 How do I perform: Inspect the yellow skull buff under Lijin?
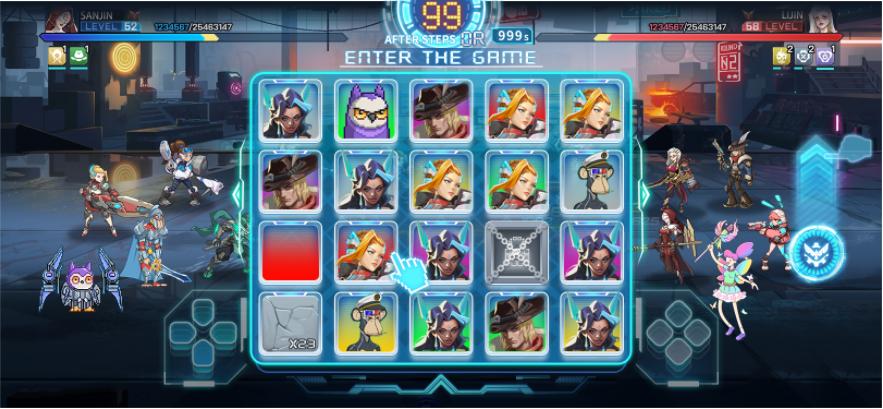pos(780,57)
